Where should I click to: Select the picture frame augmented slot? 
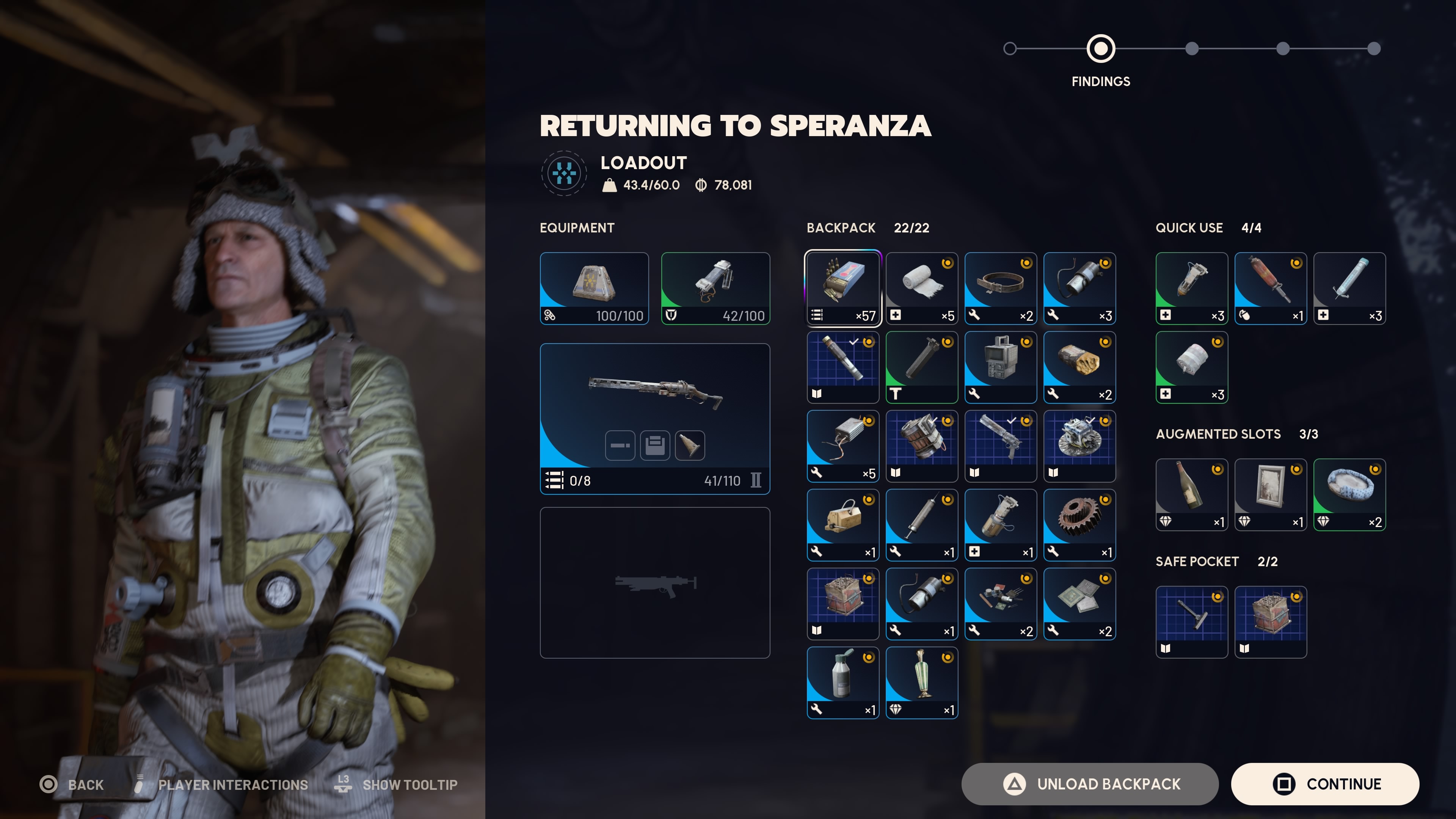pos(1270,494)
